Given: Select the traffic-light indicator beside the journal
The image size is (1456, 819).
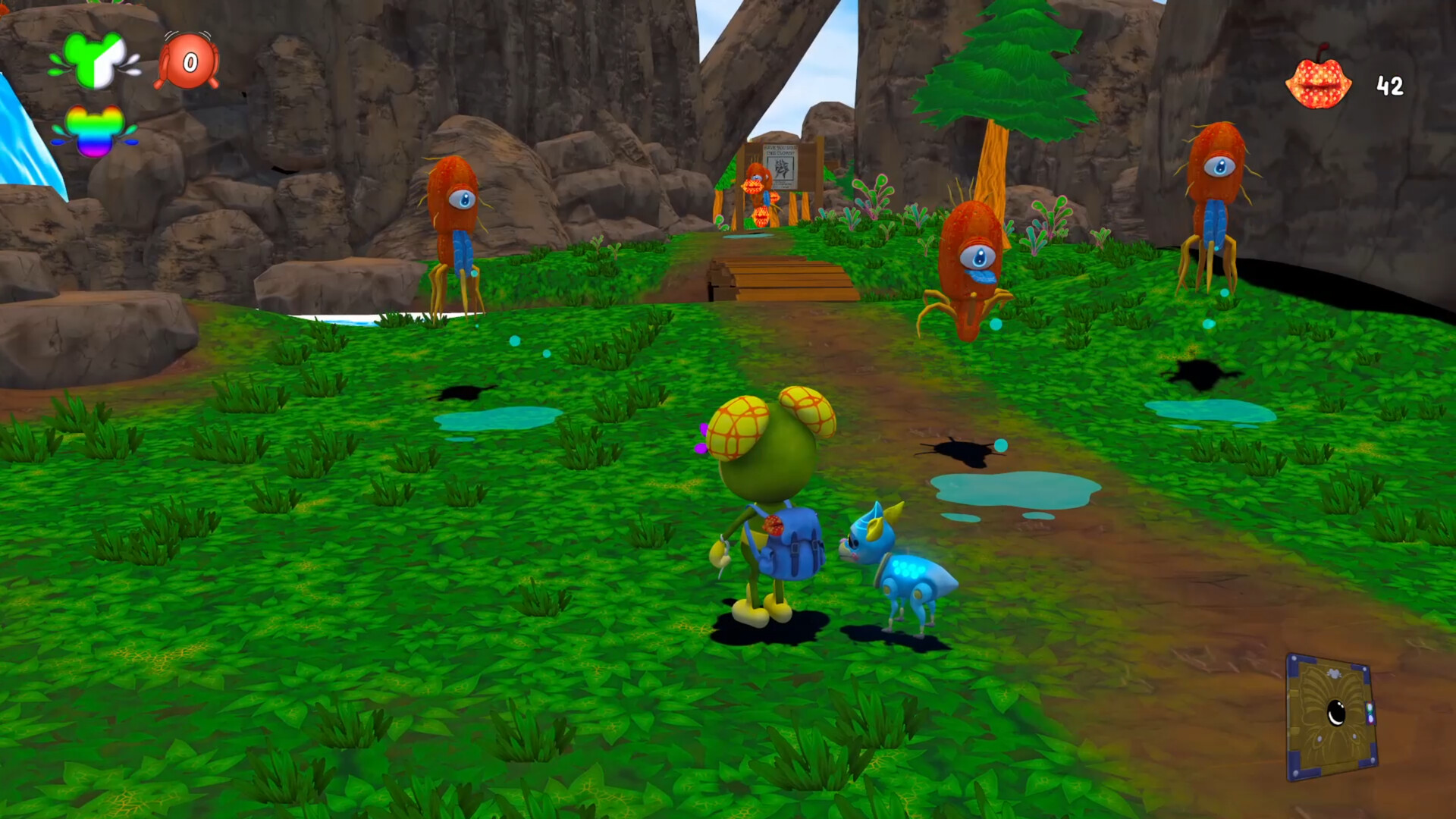Looking at the screenshot, I should (x=1370, y=714).
